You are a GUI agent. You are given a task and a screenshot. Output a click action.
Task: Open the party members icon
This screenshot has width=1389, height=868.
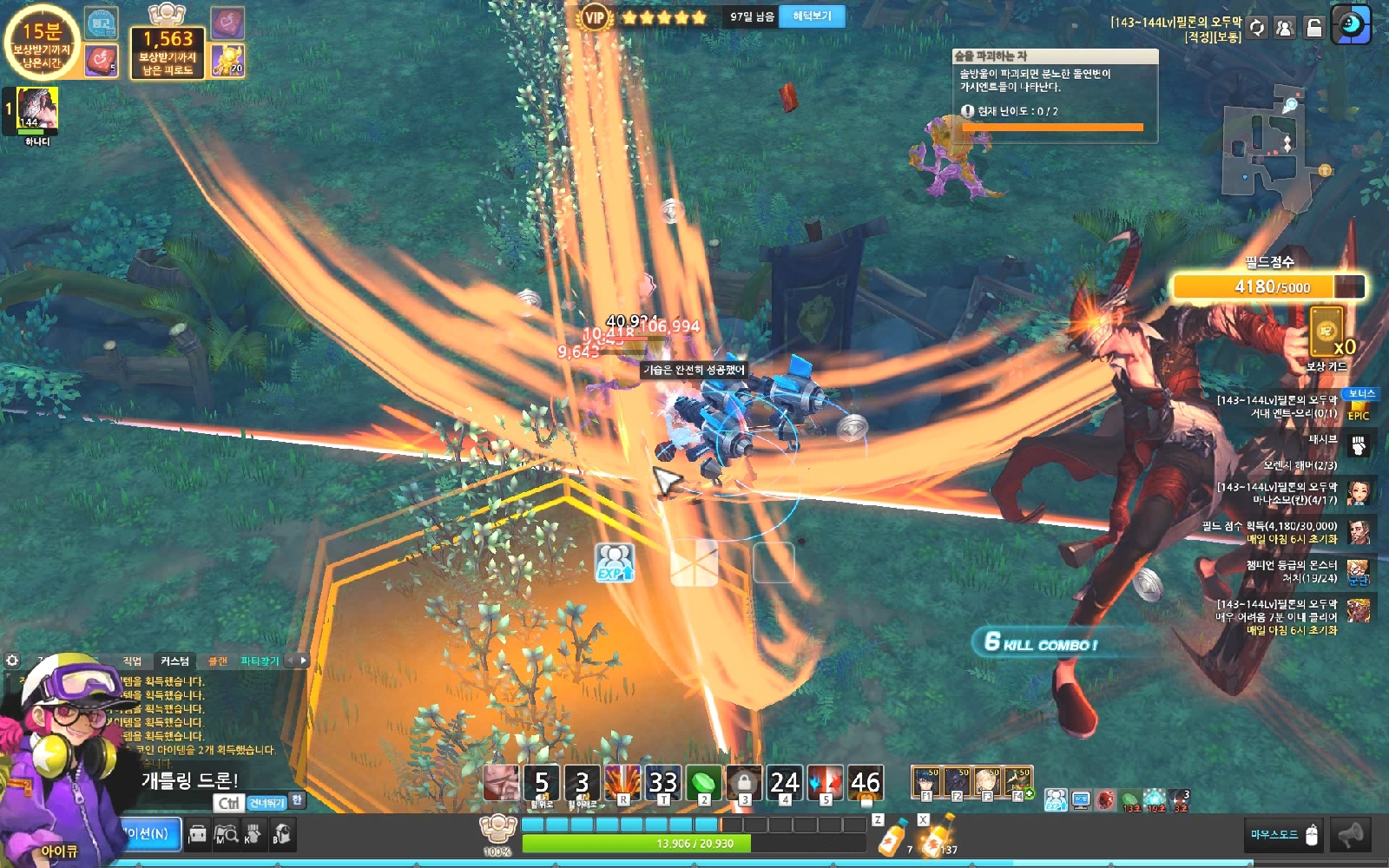tap(1285, 28)
